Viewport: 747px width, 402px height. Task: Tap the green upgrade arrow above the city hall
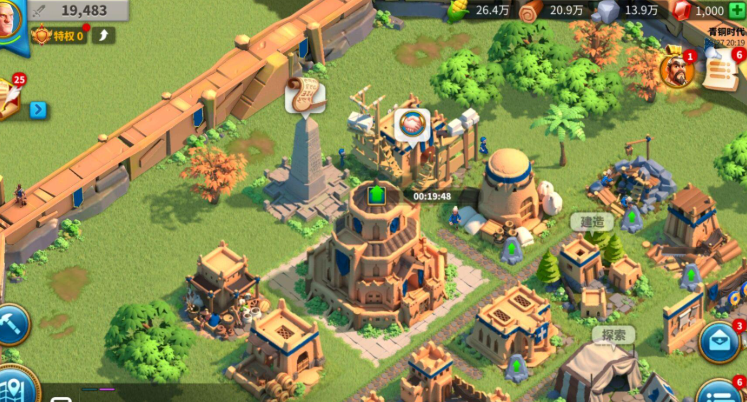coord(377,194)
